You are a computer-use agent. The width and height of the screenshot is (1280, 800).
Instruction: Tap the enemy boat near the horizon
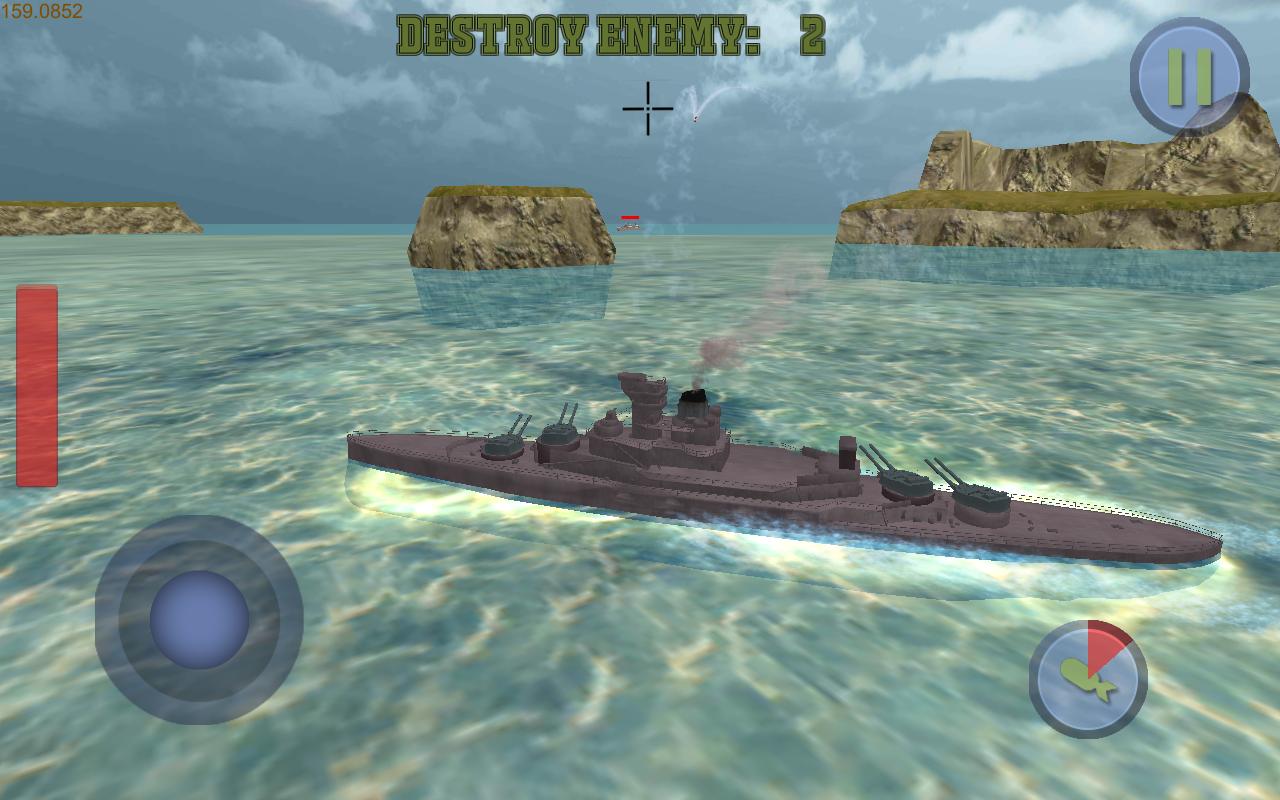630,227
